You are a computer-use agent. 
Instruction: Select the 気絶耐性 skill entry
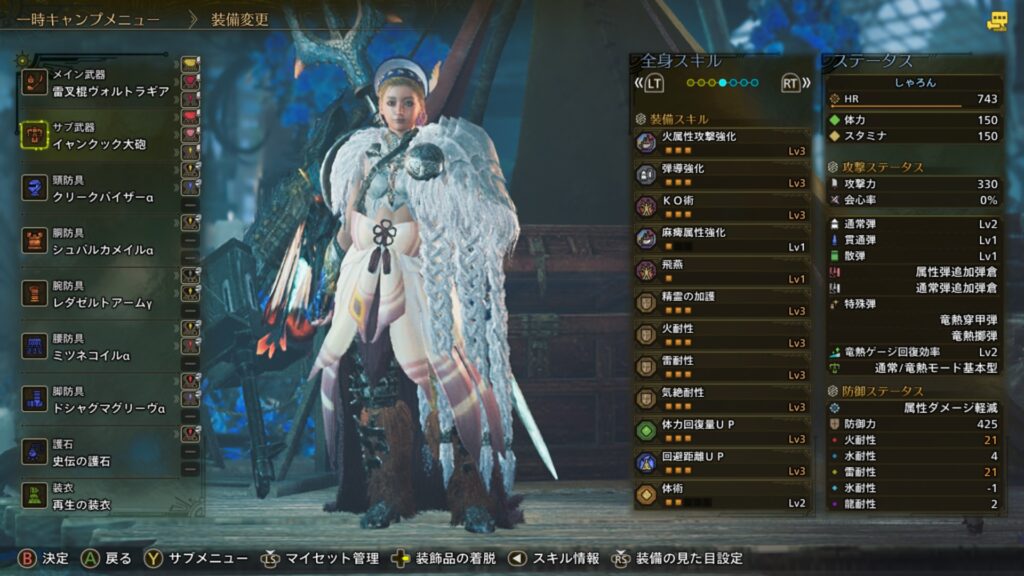[x=721, y=399]
